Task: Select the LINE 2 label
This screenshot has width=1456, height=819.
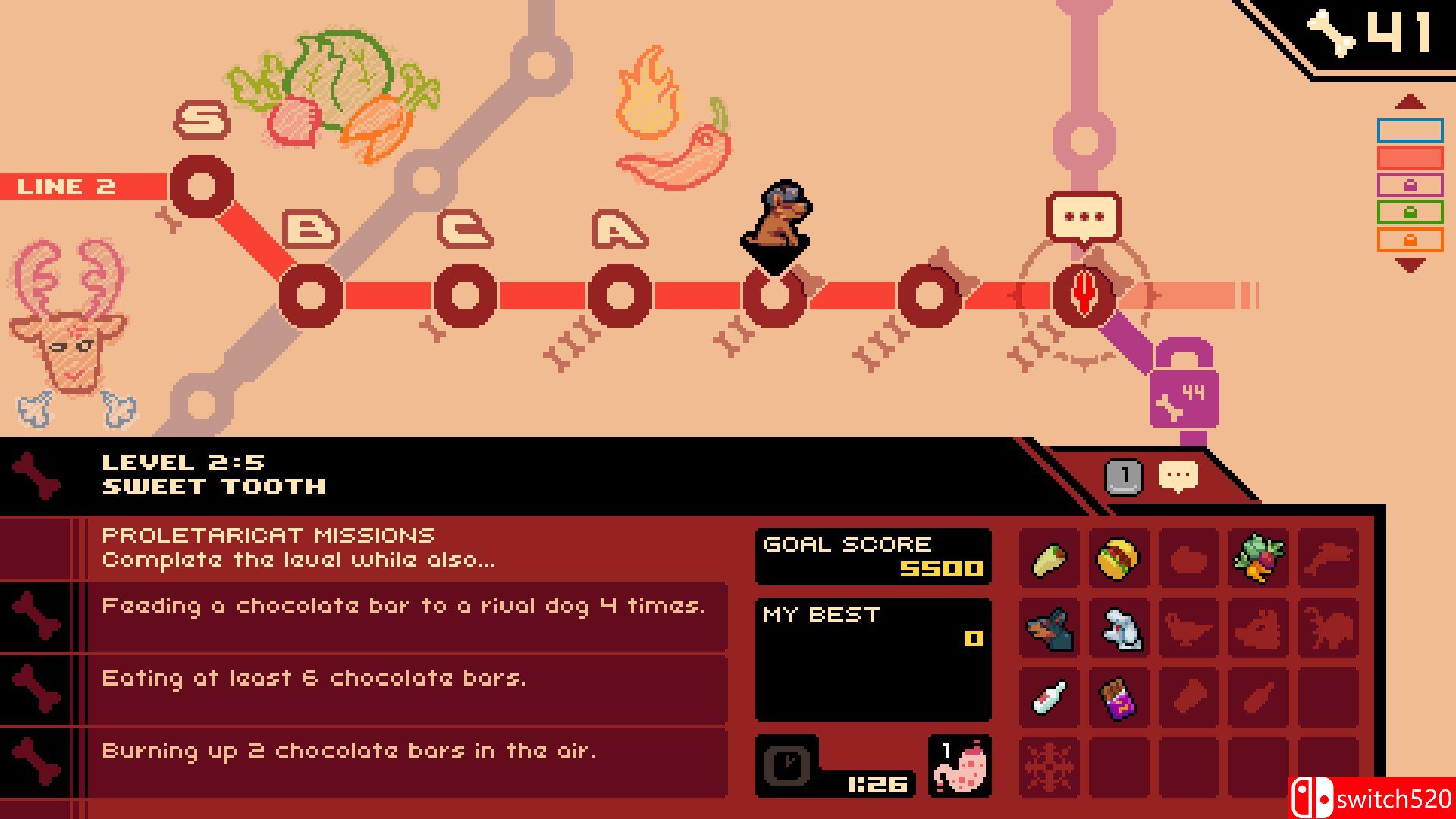Action: 67,186
